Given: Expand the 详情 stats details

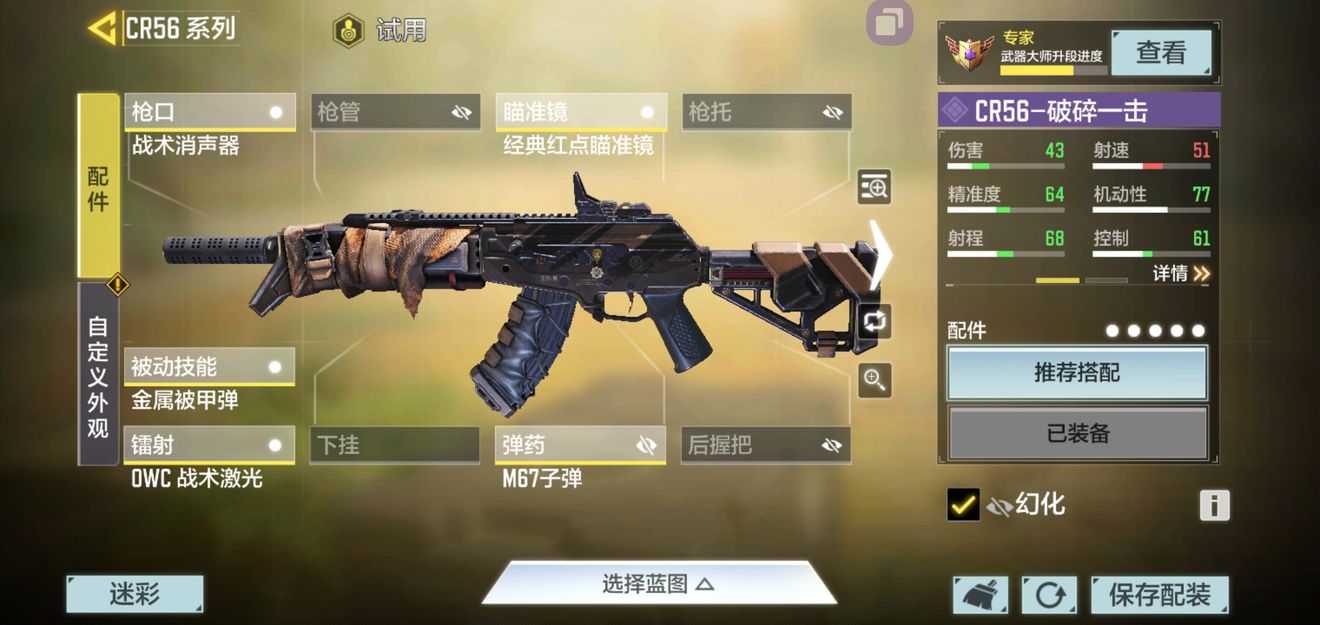Looking at the screenshot, I should point(1180,273).
